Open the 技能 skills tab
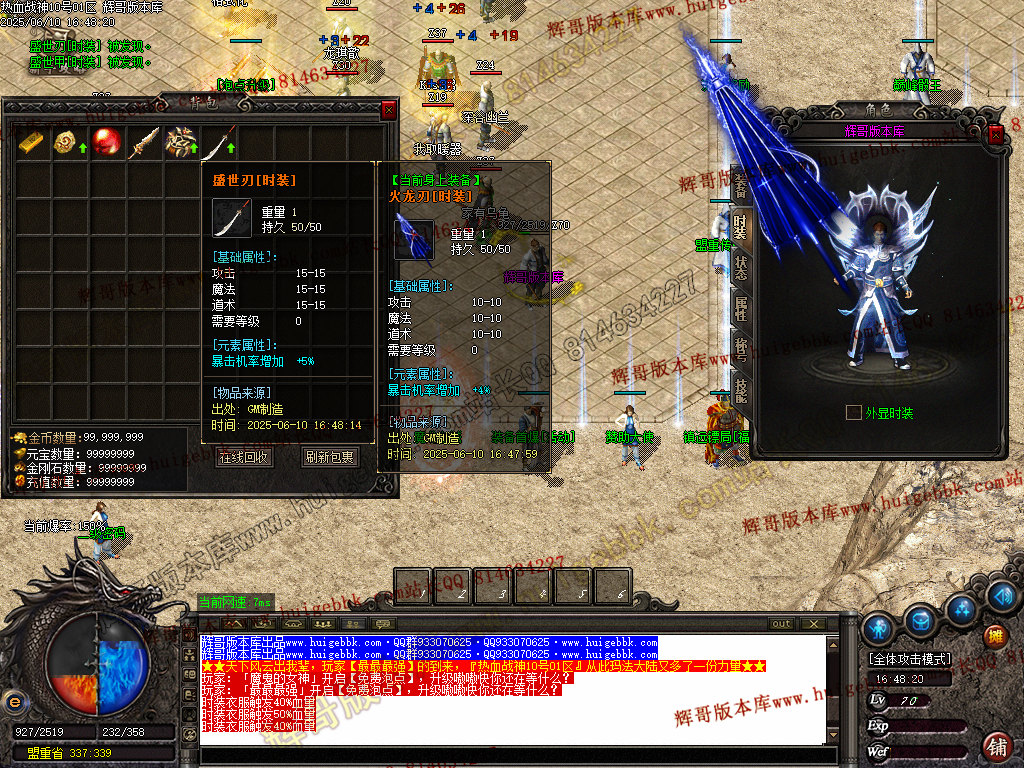Image resolution: width=1024 pixels, height=768 pixels. (740, 391)
